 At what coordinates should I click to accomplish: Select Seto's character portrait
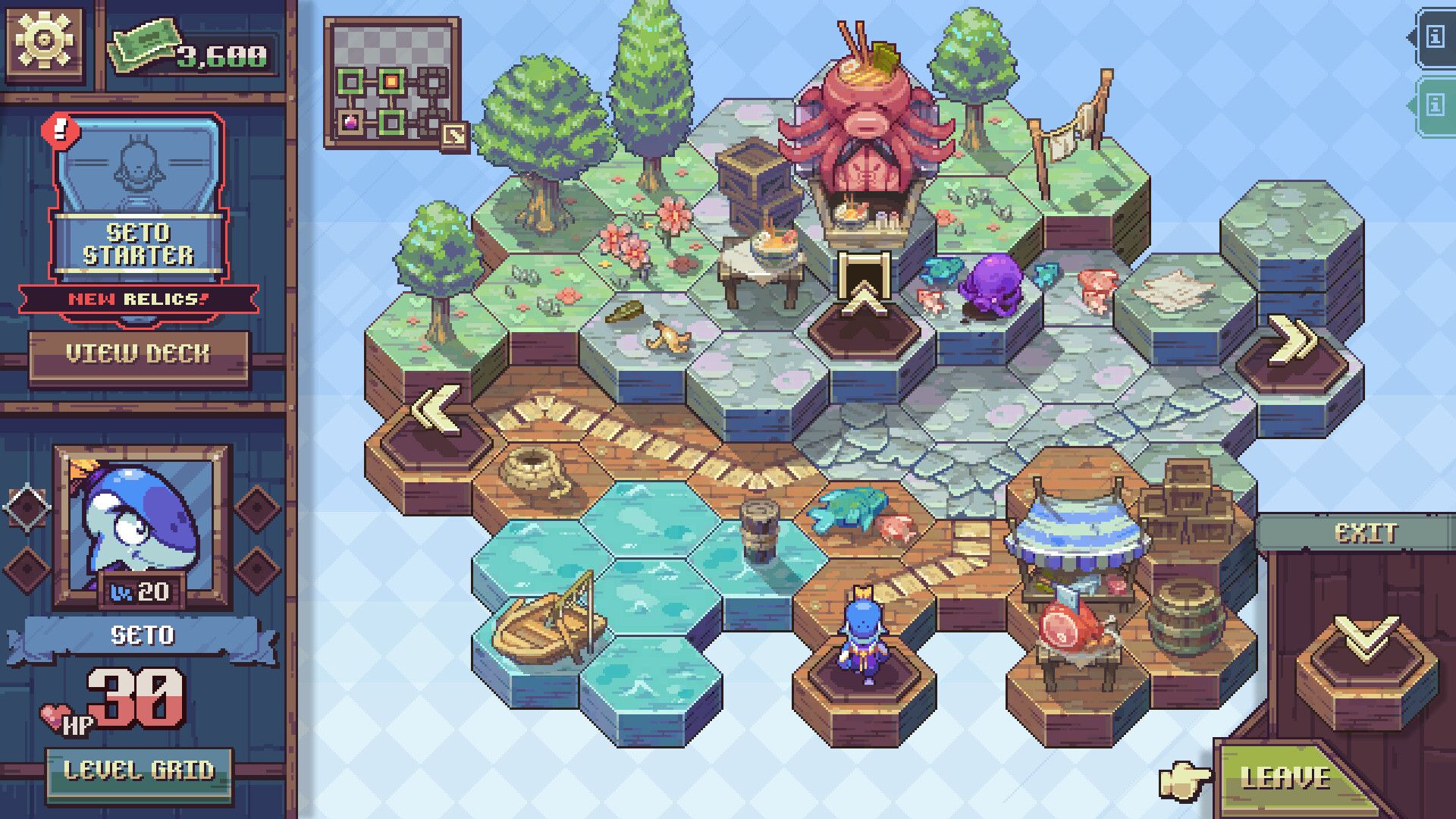click(138, 526)
